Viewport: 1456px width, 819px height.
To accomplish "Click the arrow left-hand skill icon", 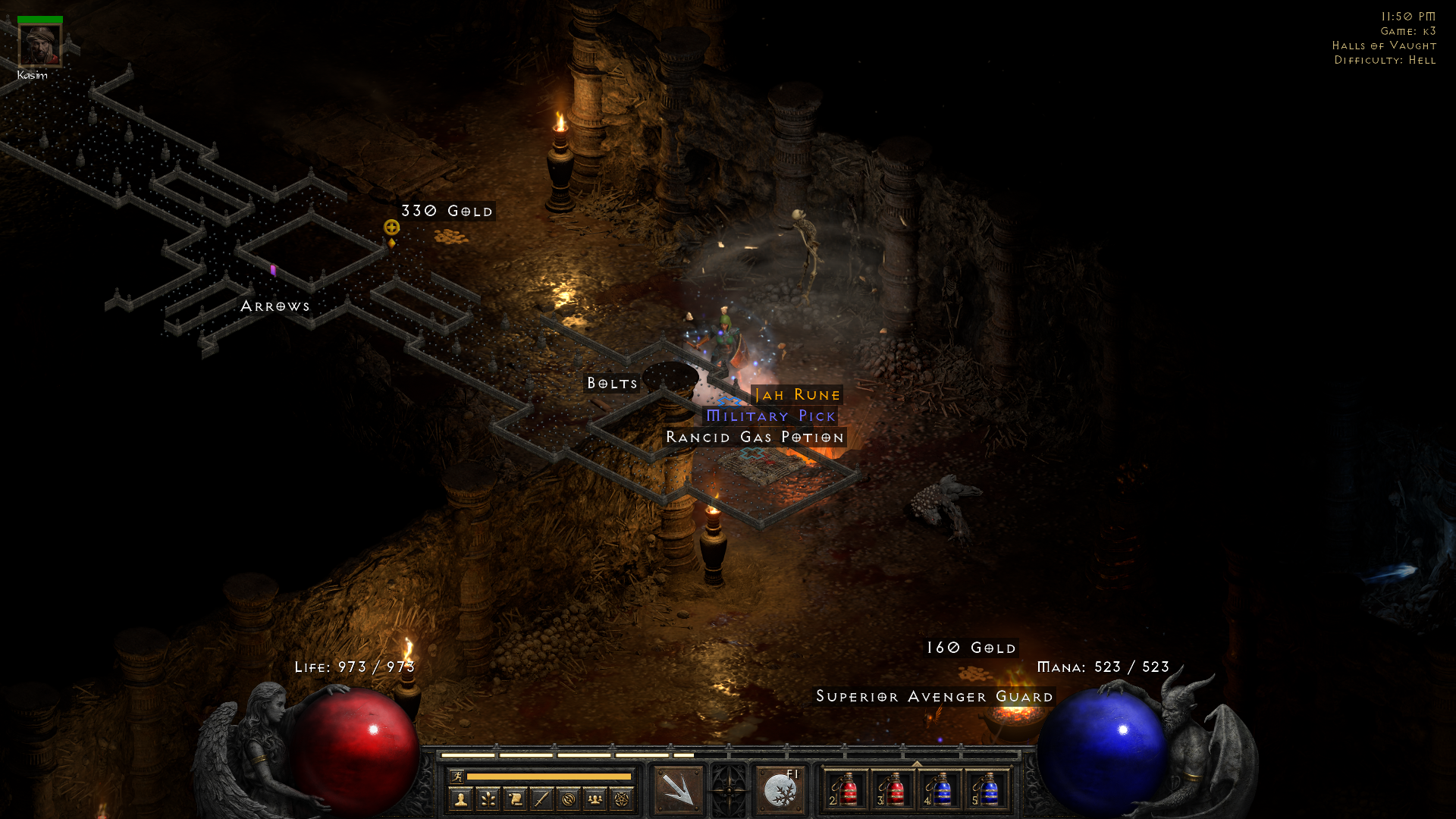I will pos(677,789).
